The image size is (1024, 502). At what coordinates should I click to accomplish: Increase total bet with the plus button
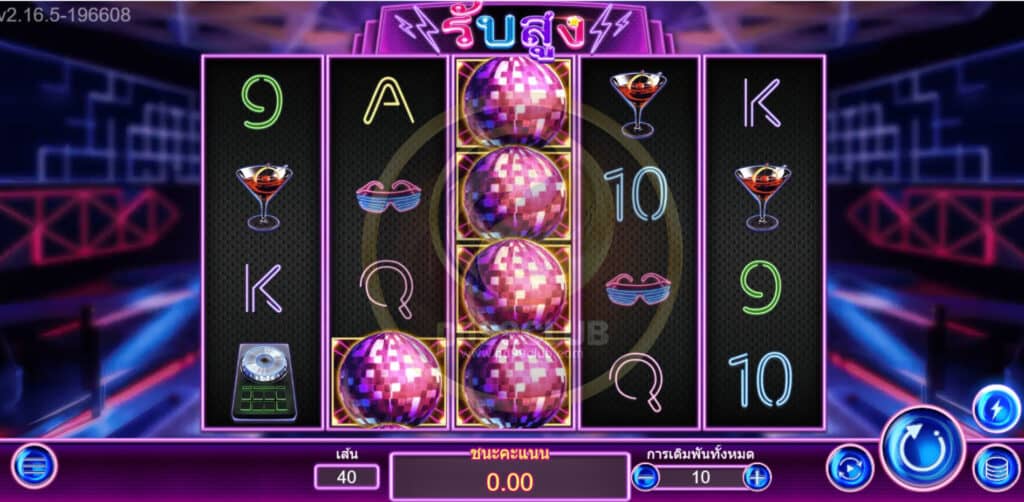[x=758, y=476]
